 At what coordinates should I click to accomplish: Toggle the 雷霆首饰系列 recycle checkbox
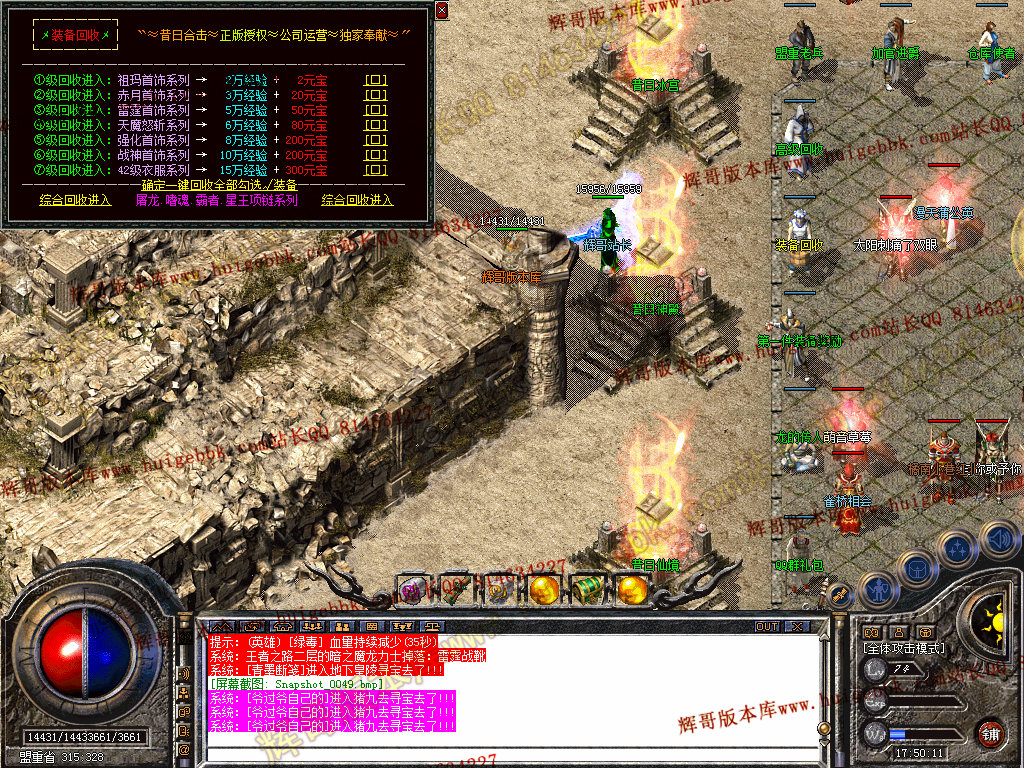(376, 110)
